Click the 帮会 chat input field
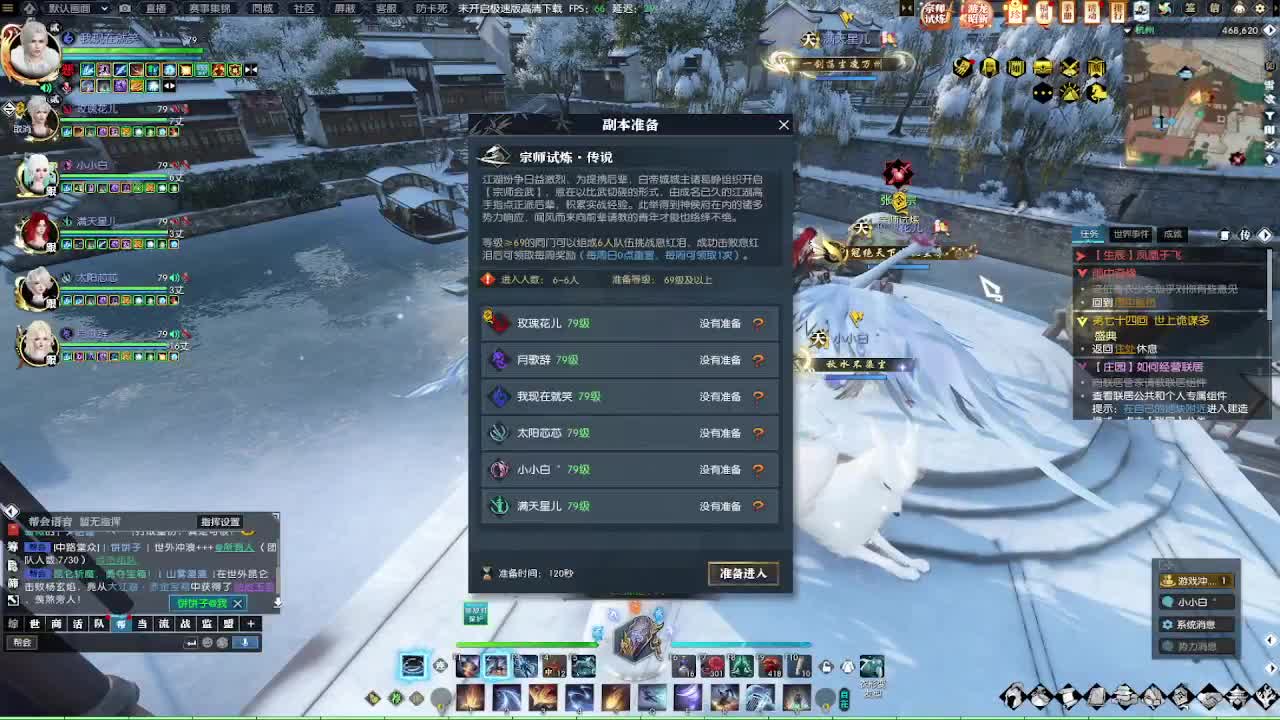Screen dimensions: 1280x720 coord(27,643)
